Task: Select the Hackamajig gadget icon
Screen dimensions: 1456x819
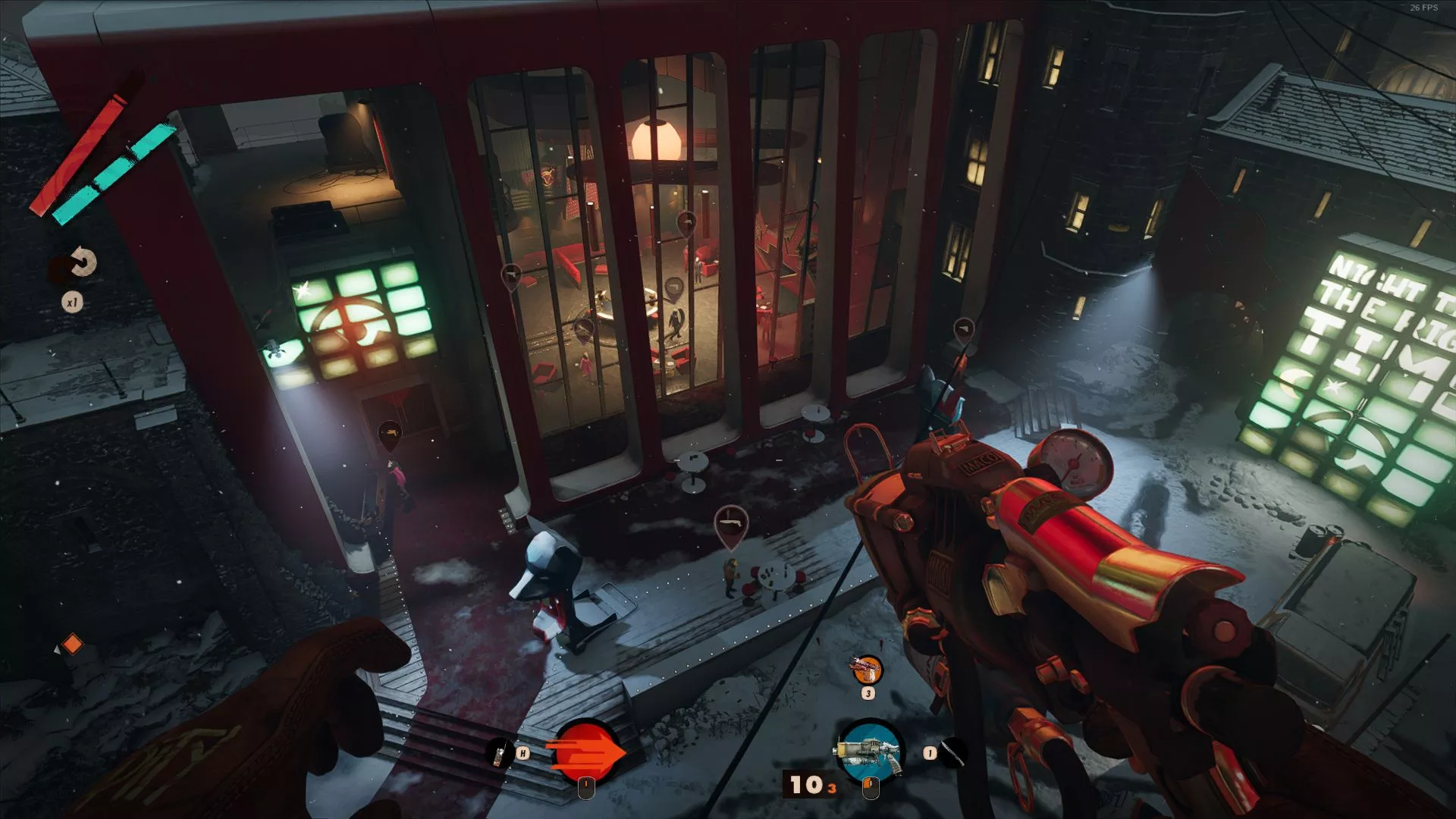Action: (499, 754)
